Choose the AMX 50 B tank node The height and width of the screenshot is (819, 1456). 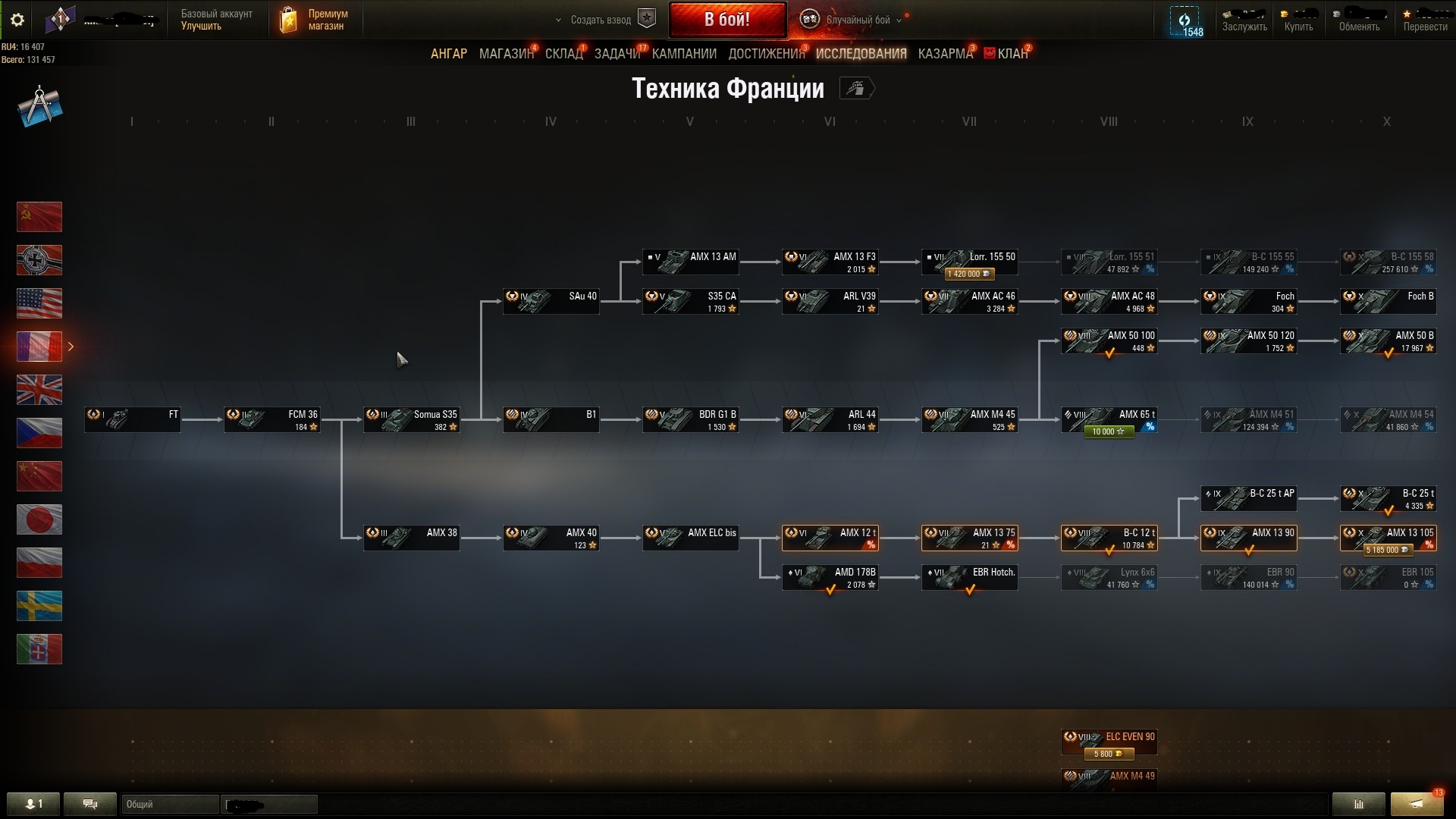pyautogui.click(x=1389, y=341)
